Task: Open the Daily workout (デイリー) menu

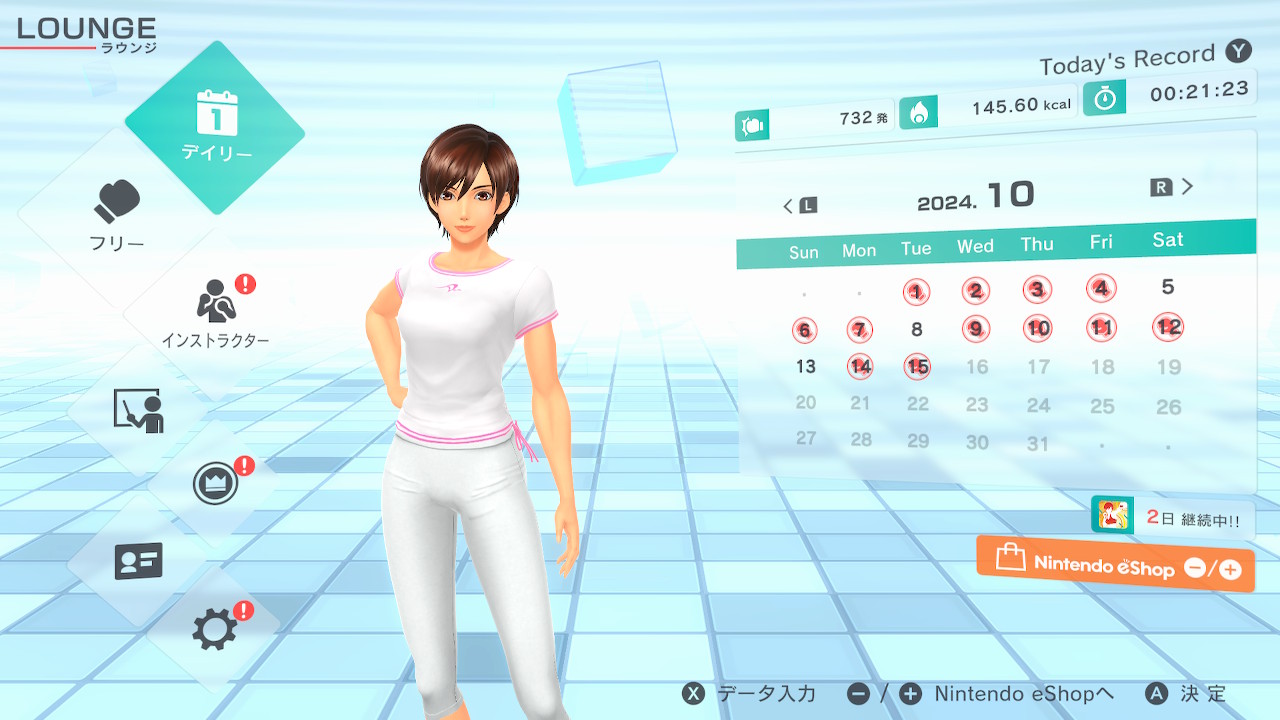Action: [x=215, y=127]
